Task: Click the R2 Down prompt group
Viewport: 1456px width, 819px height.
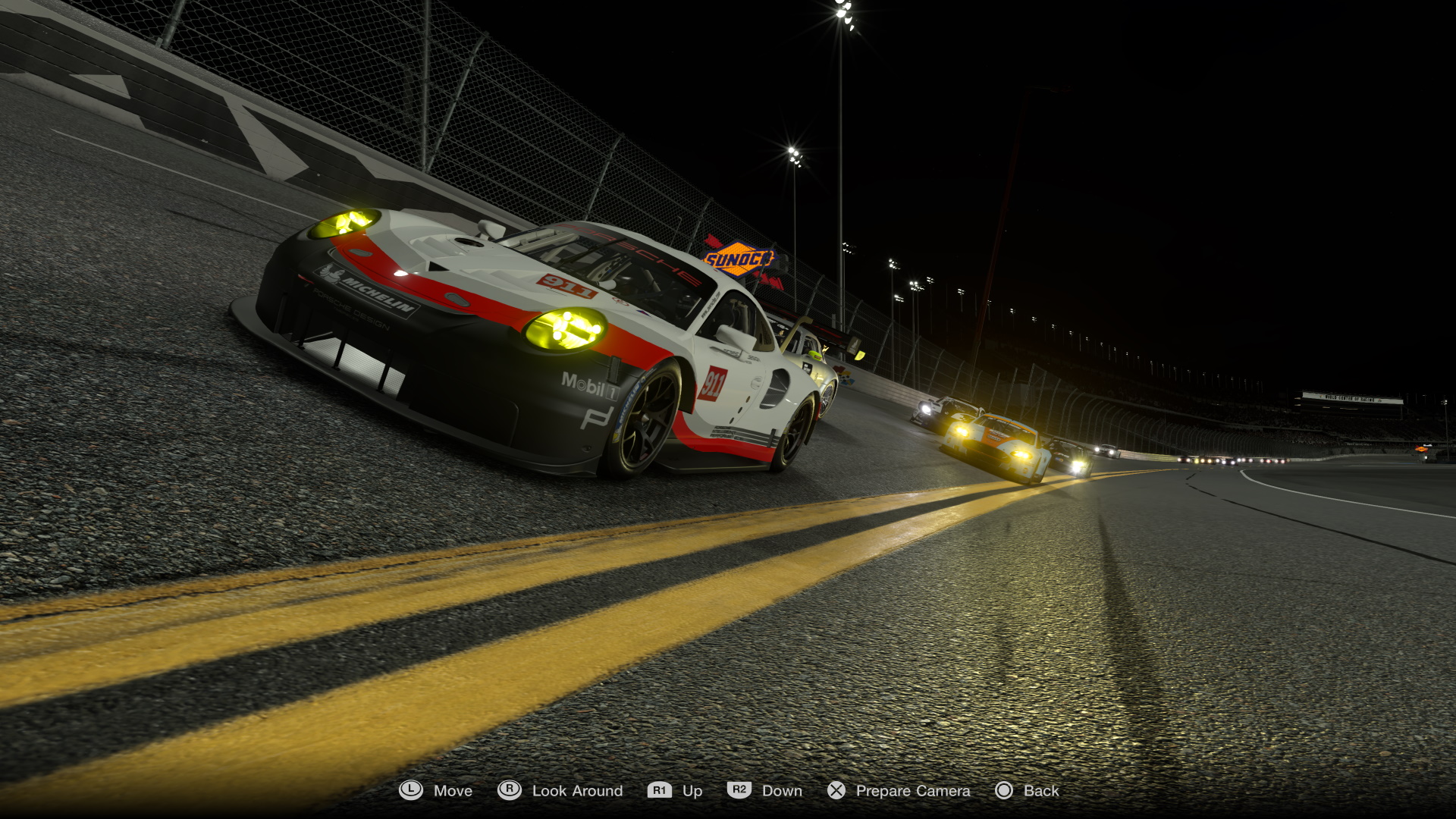Action: (x=762, y=790)
